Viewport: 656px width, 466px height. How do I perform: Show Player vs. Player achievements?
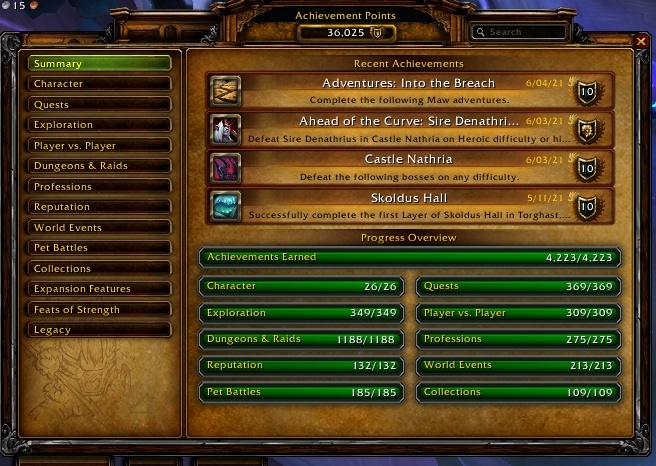[99, 146]
